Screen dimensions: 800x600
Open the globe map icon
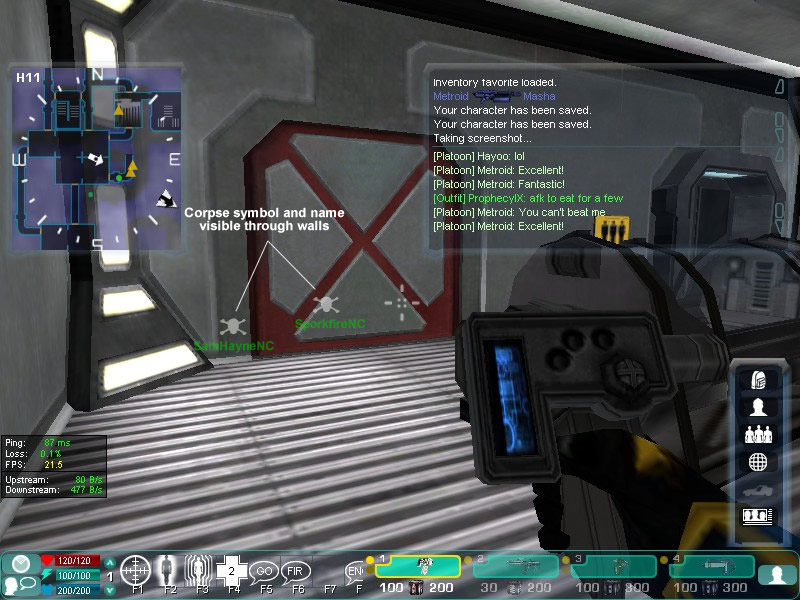[x=758, y=462]
